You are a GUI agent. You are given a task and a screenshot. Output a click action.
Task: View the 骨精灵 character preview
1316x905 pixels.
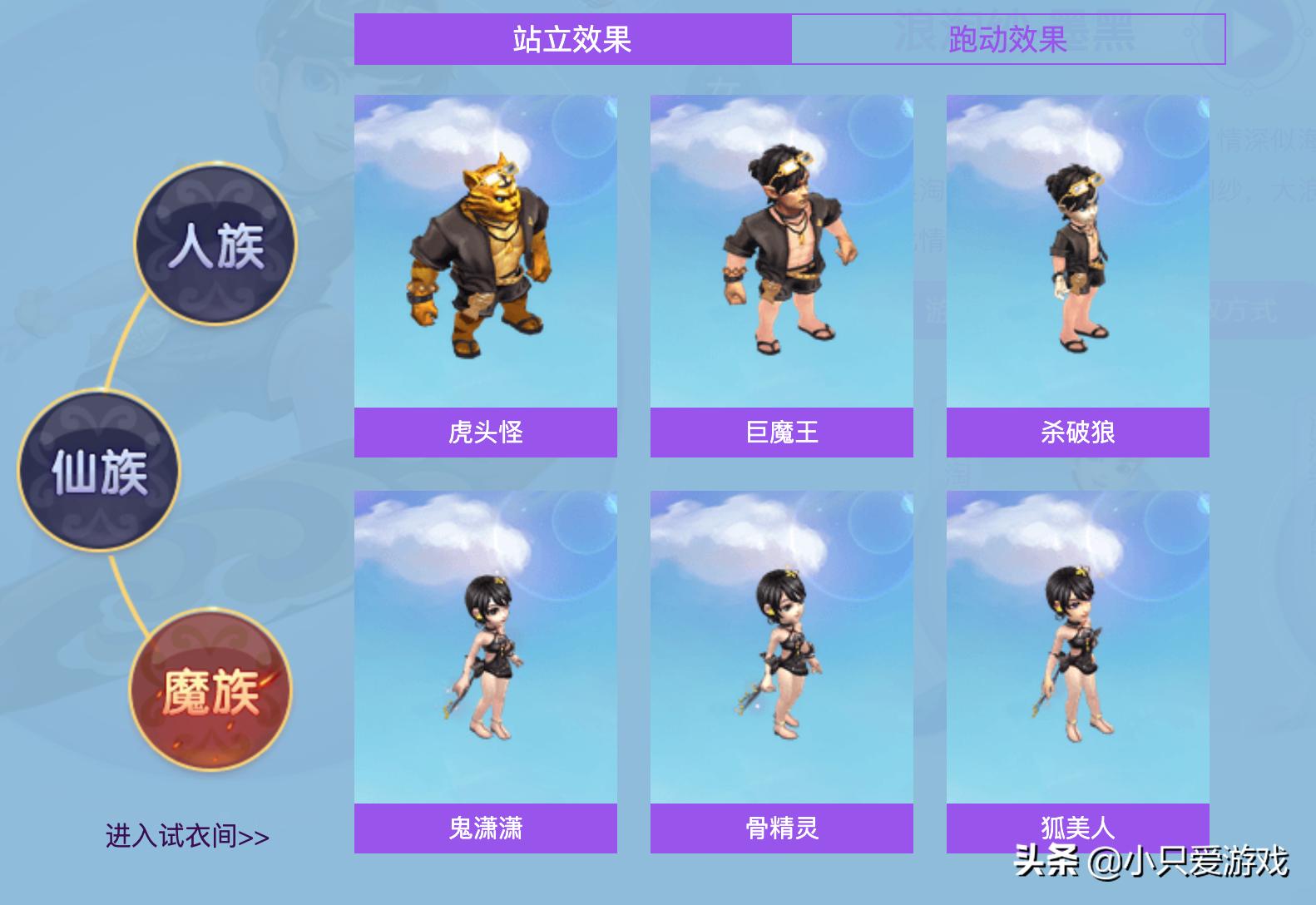pyautogui.click(x=782, y=649)
